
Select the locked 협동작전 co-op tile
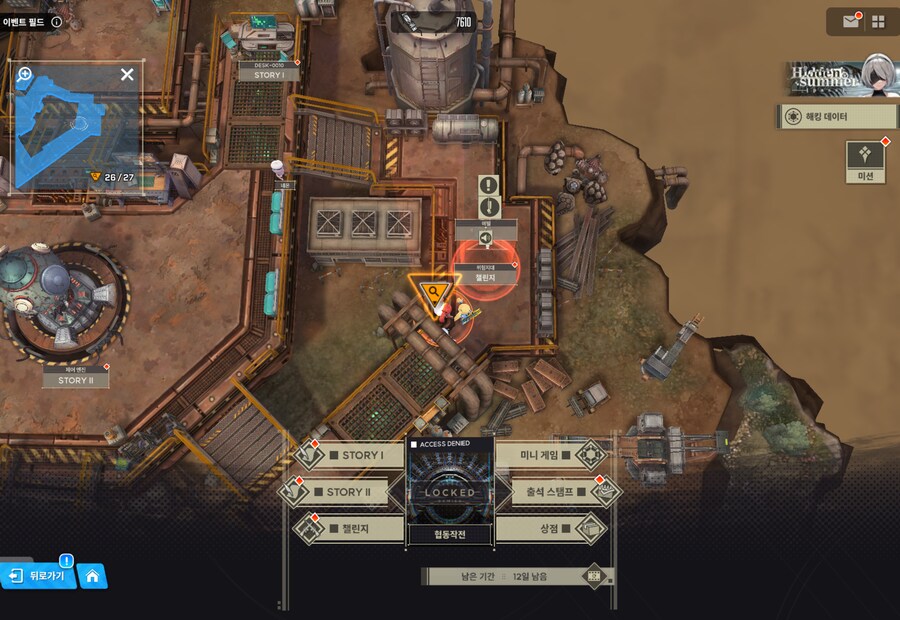click(449, 492)
